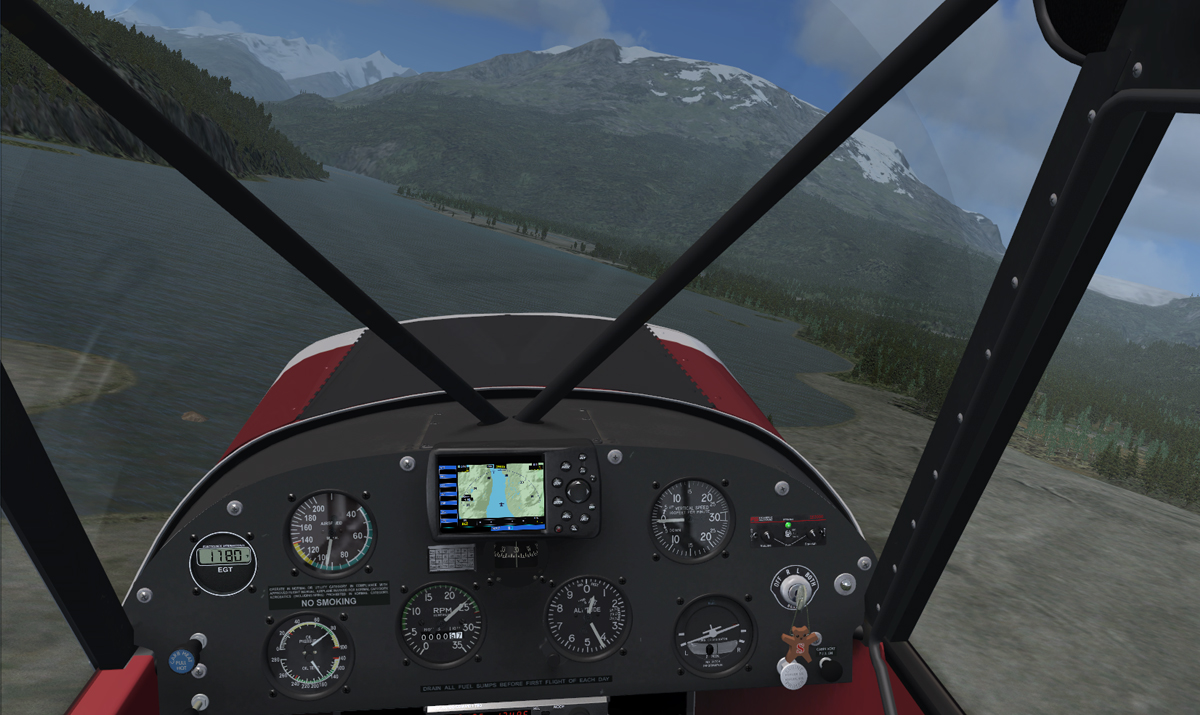Screen dimensions: 1200x715
Task: Flip the toggle switch below the Carb Heat knob
Action: click(x=200, y=701)
